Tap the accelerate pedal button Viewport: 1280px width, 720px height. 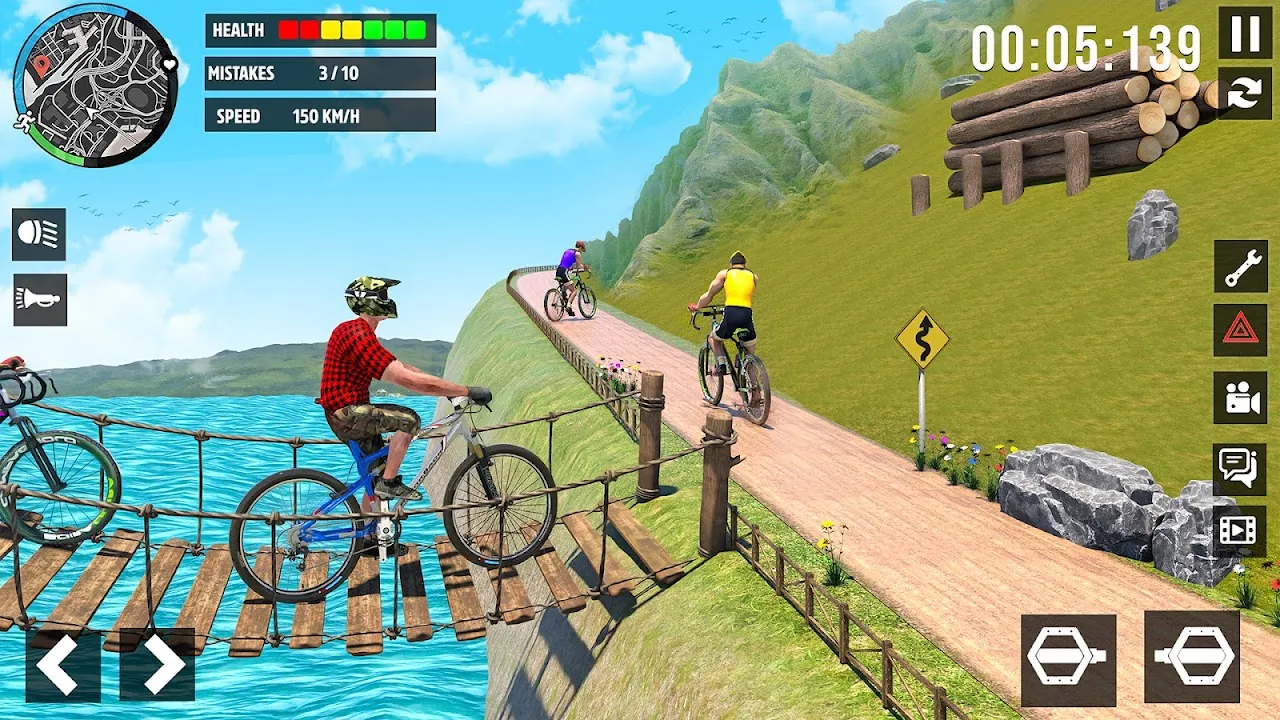coord(1192,660)
